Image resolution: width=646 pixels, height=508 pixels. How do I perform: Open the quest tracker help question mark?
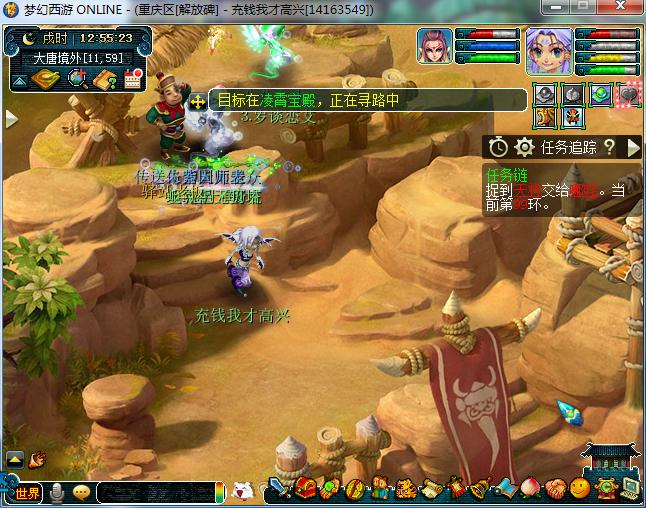click(607, 147)
